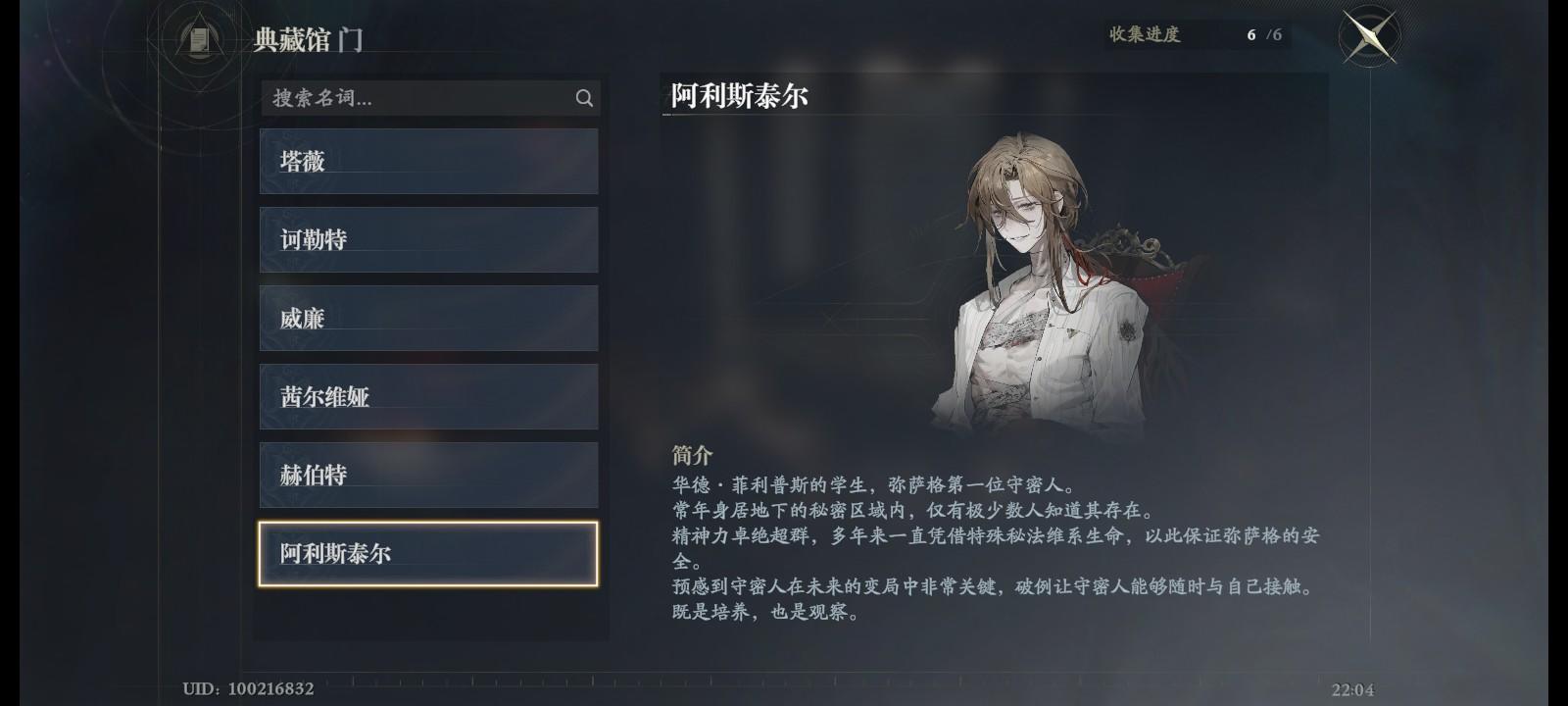Screen dimensions: 1568x706
Task: Reselect the highlighted 阿利斯泰尔 entry
Action: coord(428,553)
